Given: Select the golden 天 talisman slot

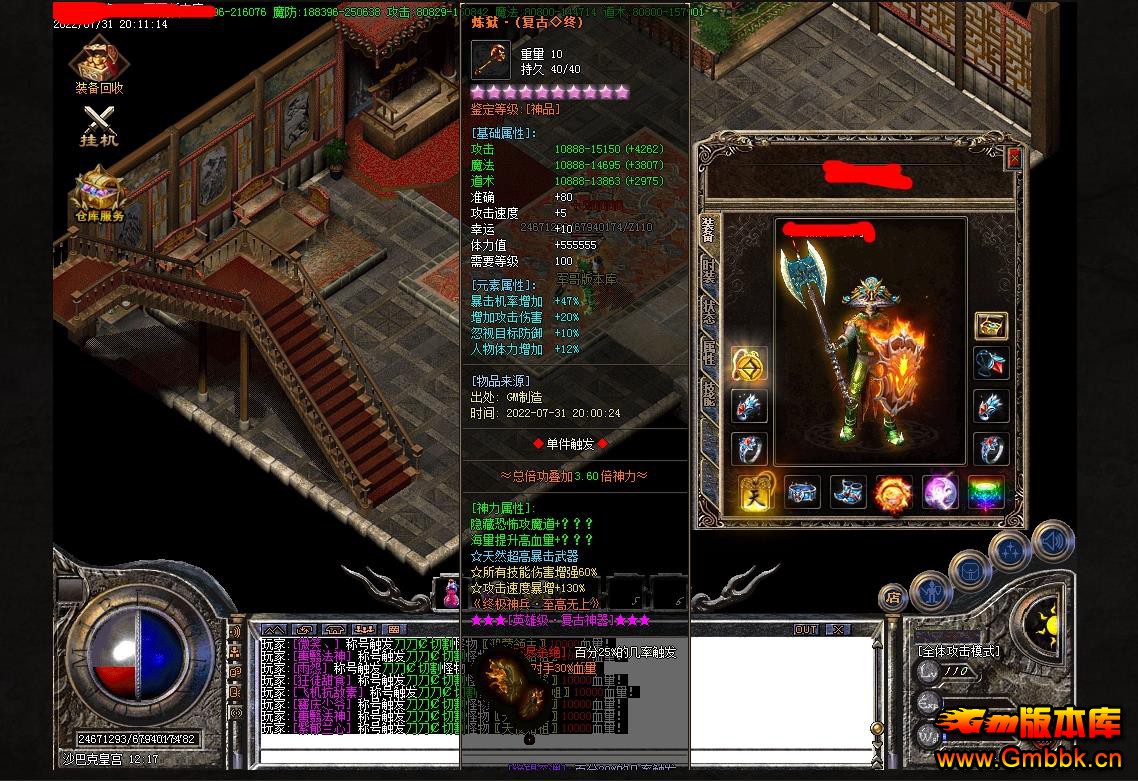Looking at the screenshot, I should (x=756, y=492).
